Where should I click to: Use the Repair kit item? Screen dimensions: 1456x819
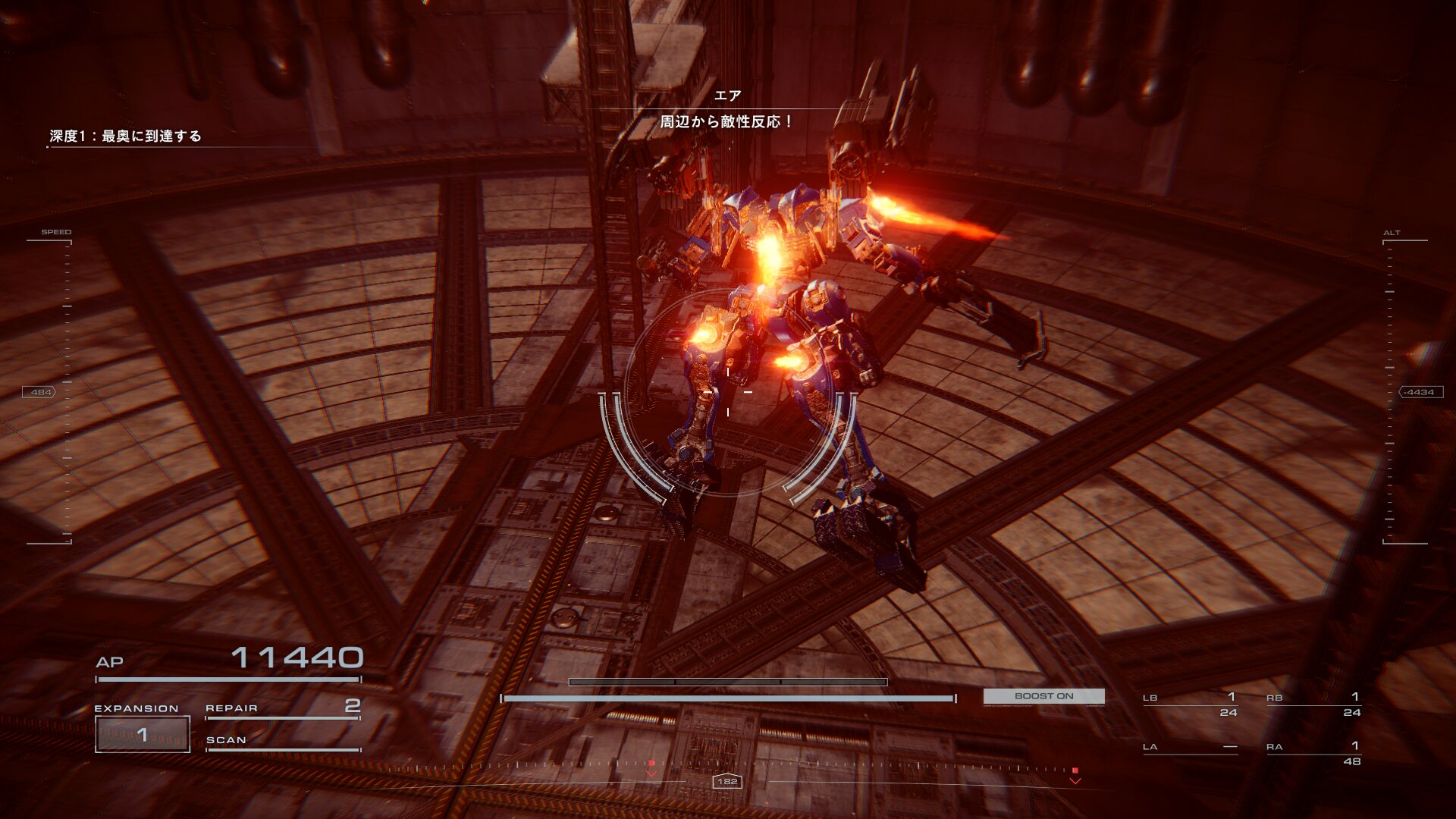tap(282, 708)
